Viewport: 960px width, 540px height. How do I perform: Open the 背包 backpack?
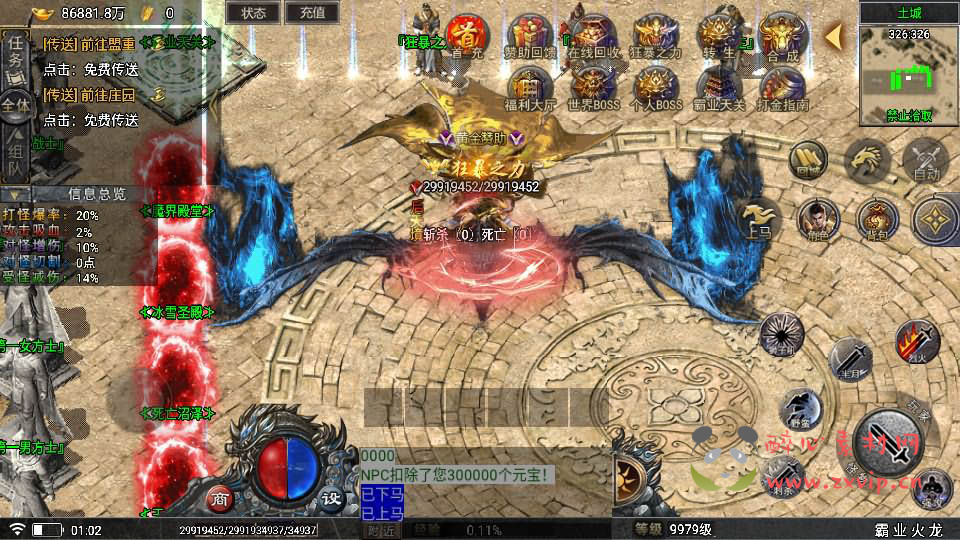(876, 218)
